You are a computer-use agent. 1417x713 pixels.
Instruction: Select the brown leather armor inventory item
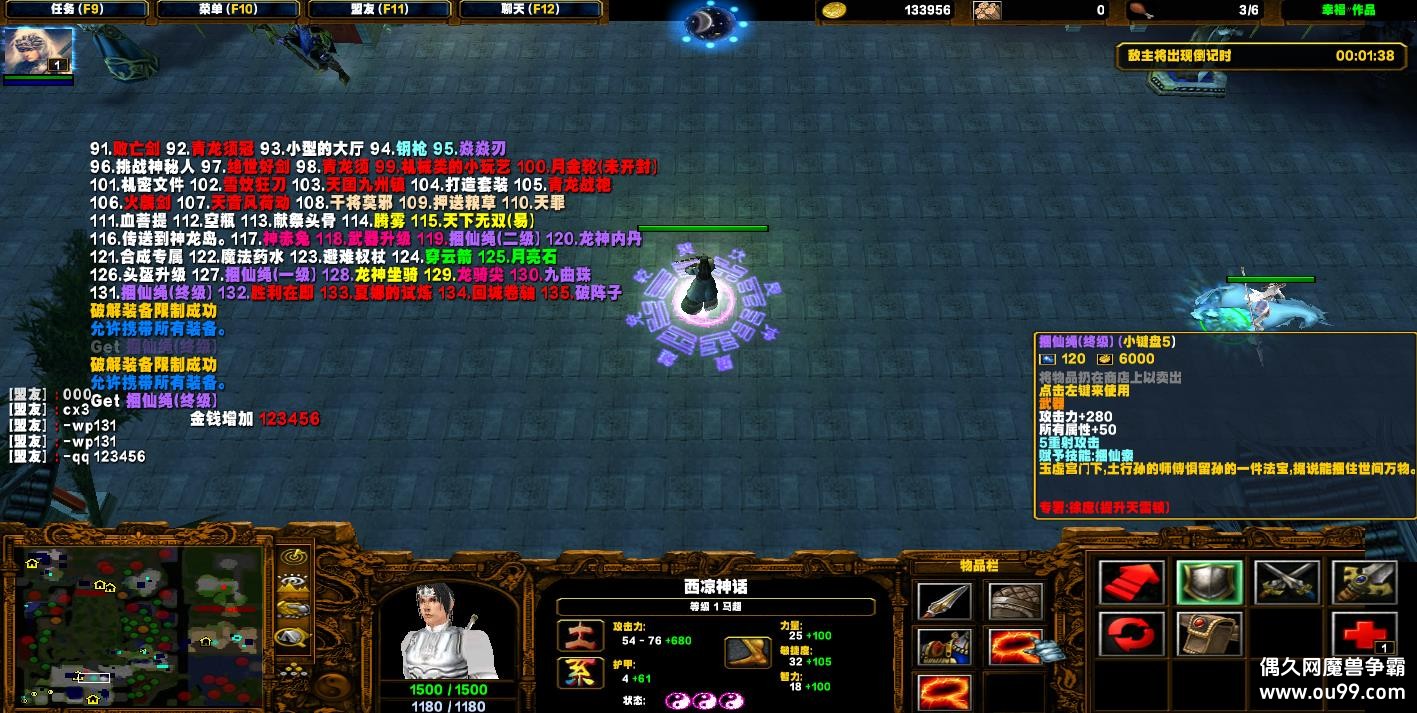(x=1015, y=600)
